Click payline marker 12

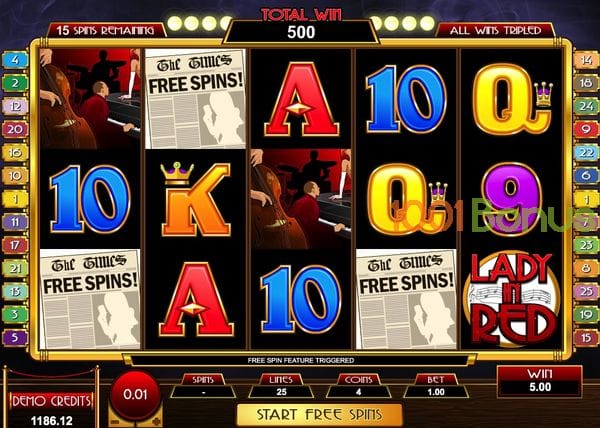point(16,105)
